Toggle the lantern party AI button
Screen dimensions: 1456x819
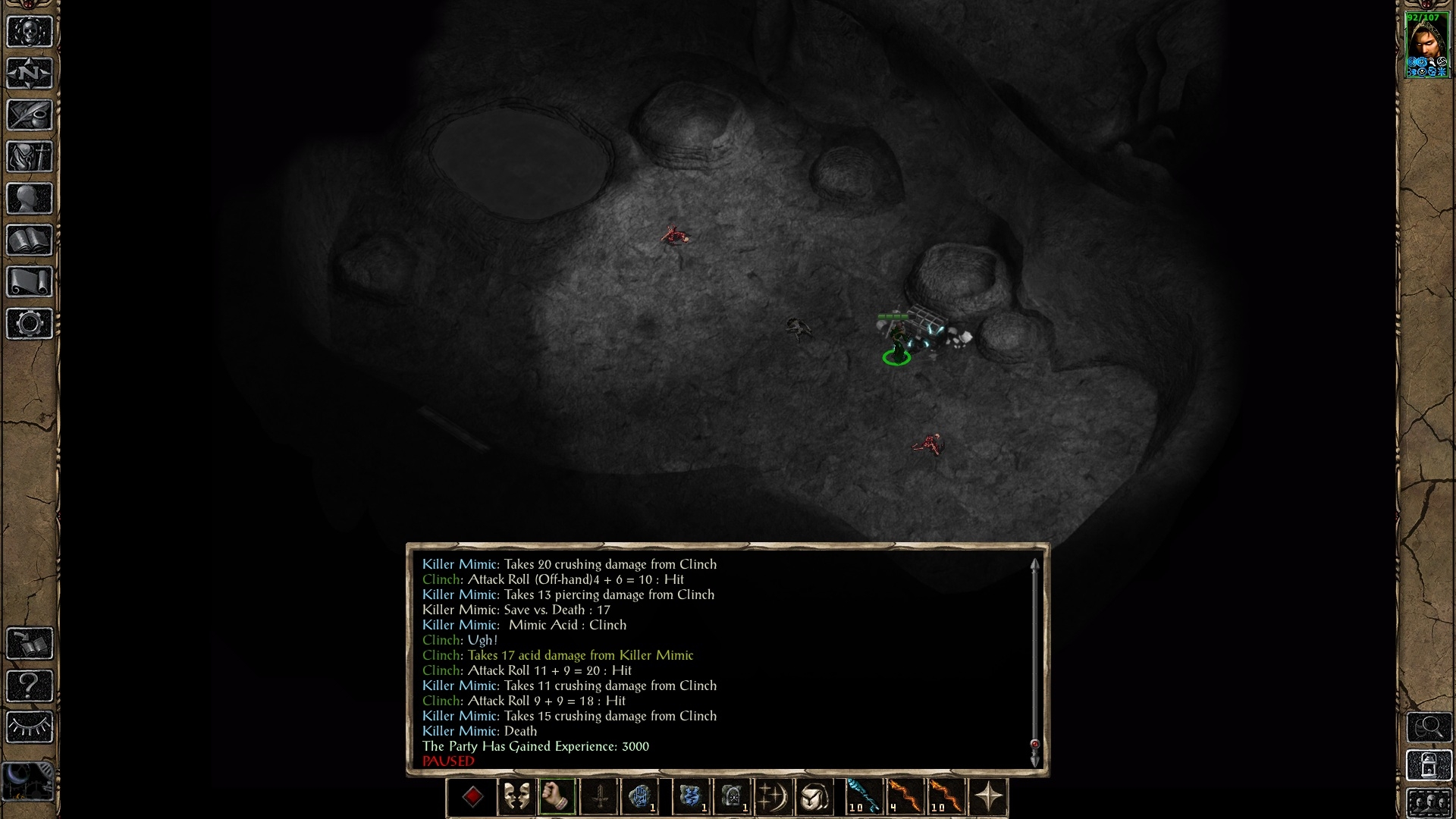[1429, 766]
